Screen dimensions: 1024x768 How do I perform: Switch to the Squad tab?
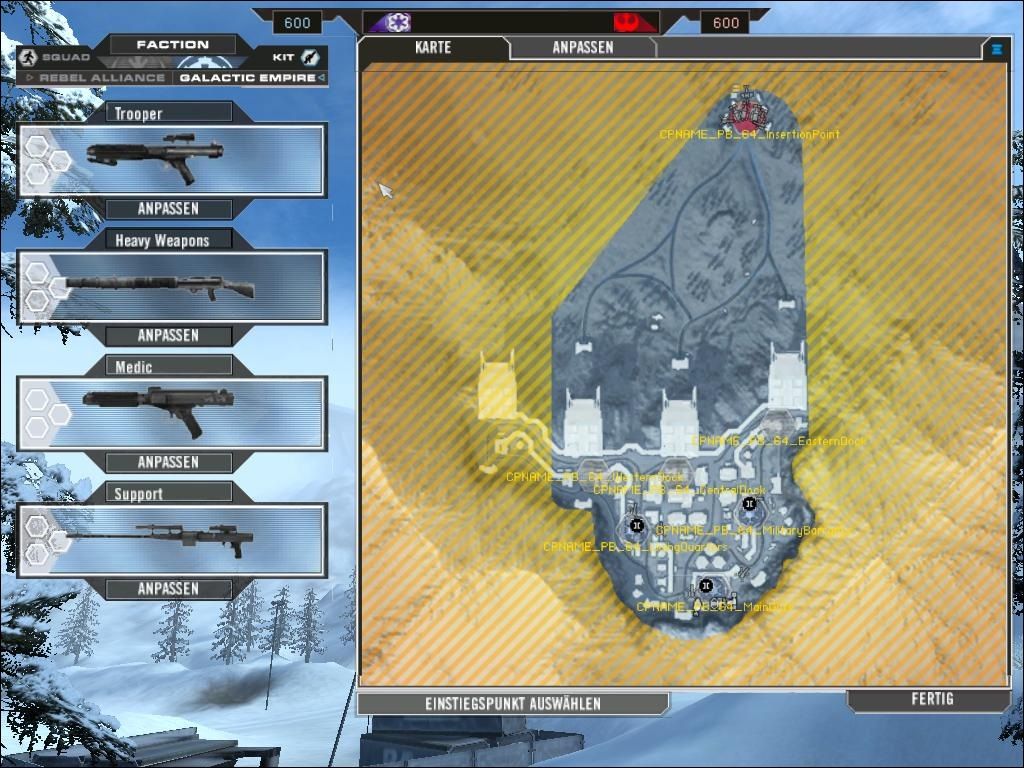tap(55, 57)
